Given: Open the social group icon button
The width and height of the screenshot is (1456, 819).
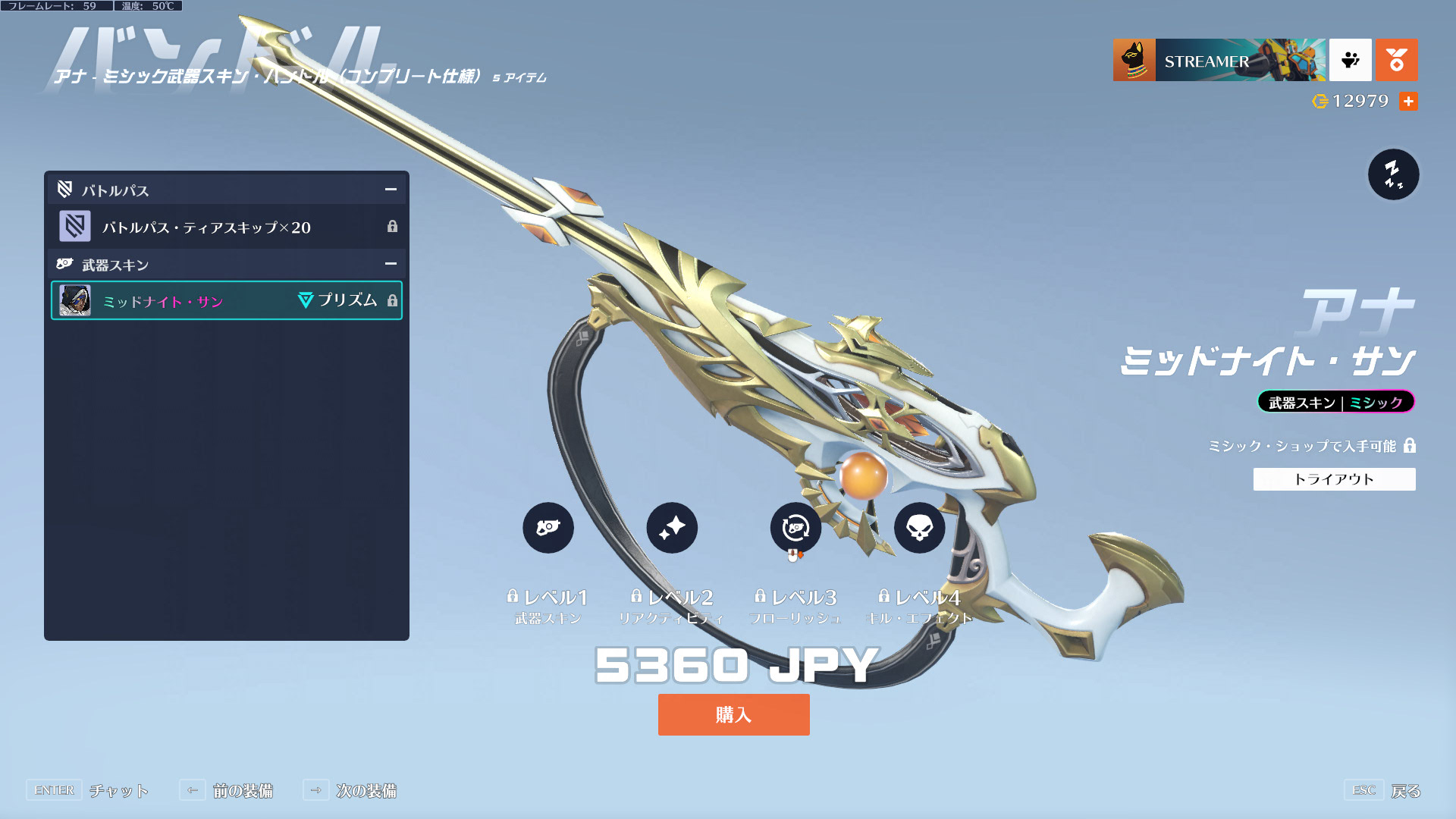Looking at the screenshot, I should click(x=1350, y=60).
